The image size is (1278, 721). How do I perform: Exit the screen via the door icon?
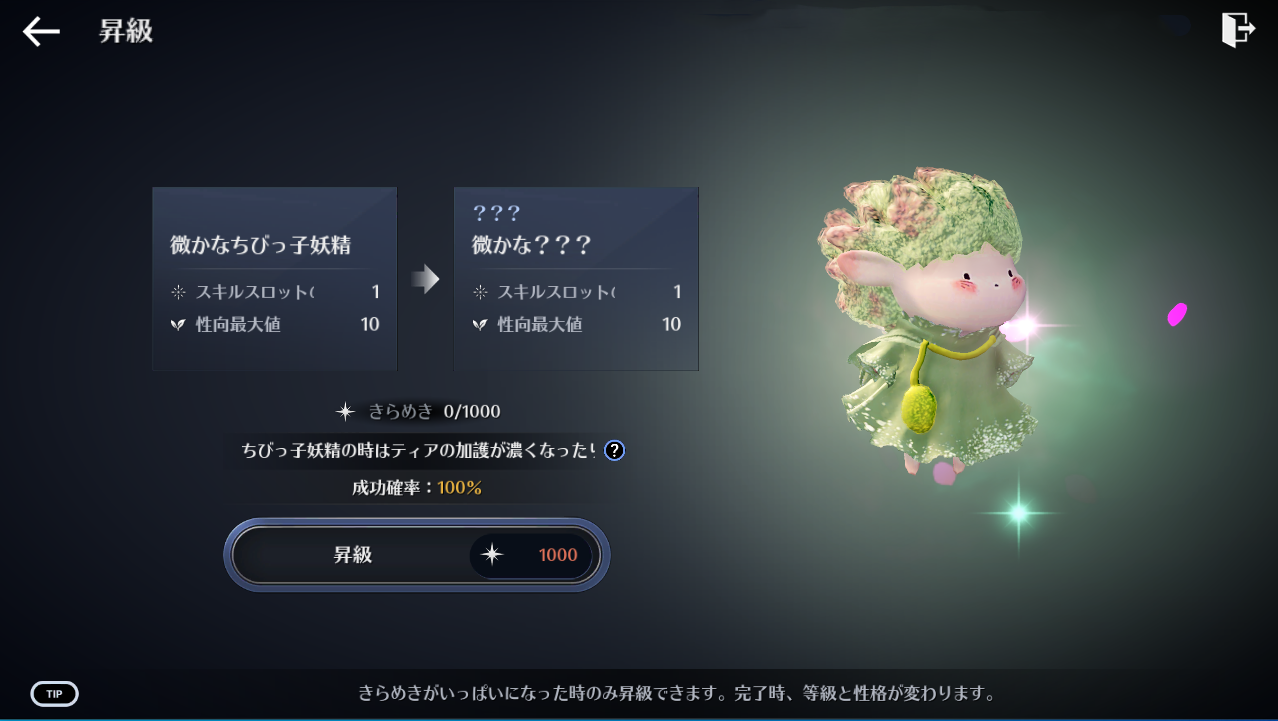tap(1238, 30)
